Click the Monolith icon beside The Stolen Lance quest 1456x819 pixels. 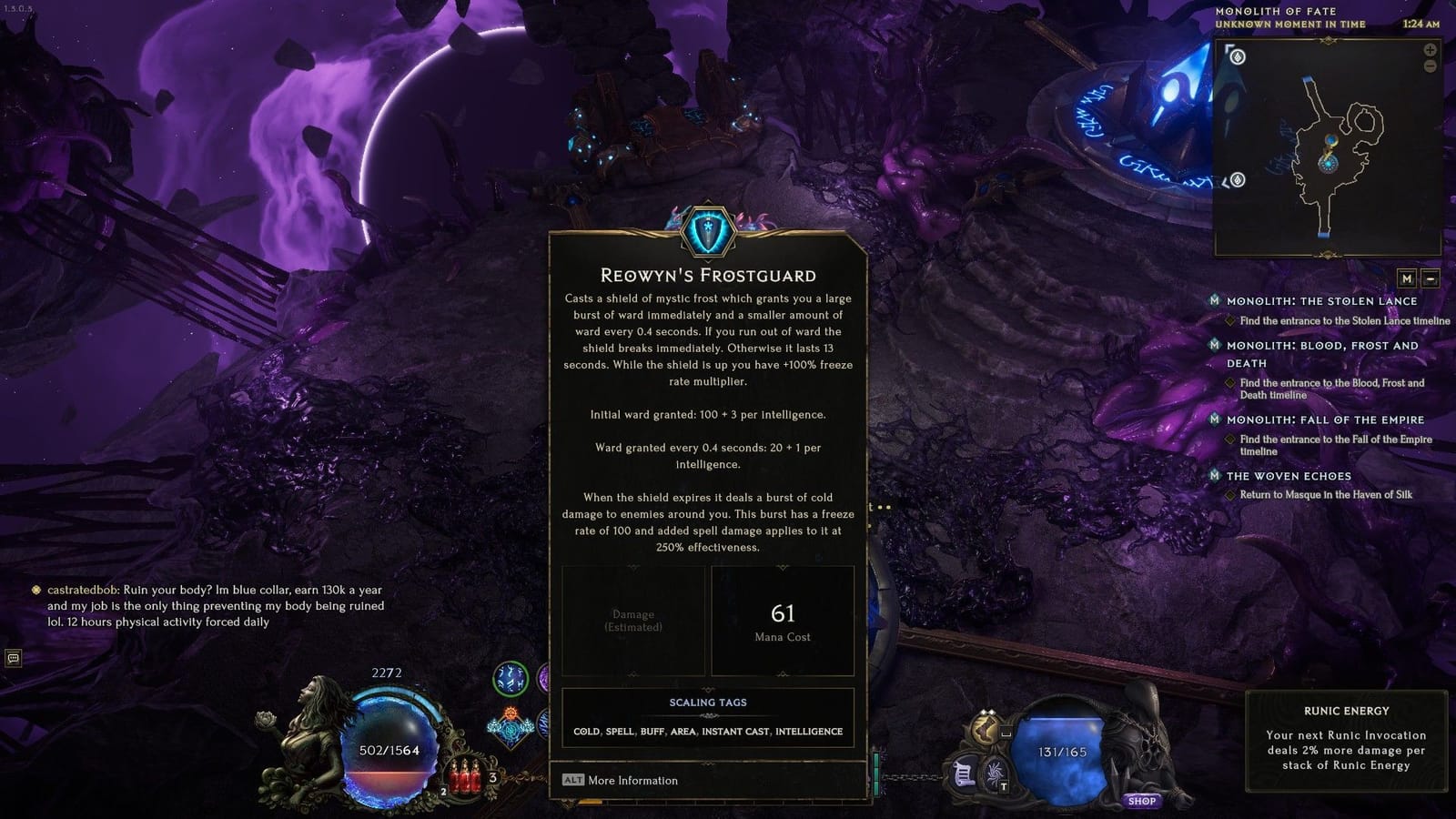coord(1217,301)
